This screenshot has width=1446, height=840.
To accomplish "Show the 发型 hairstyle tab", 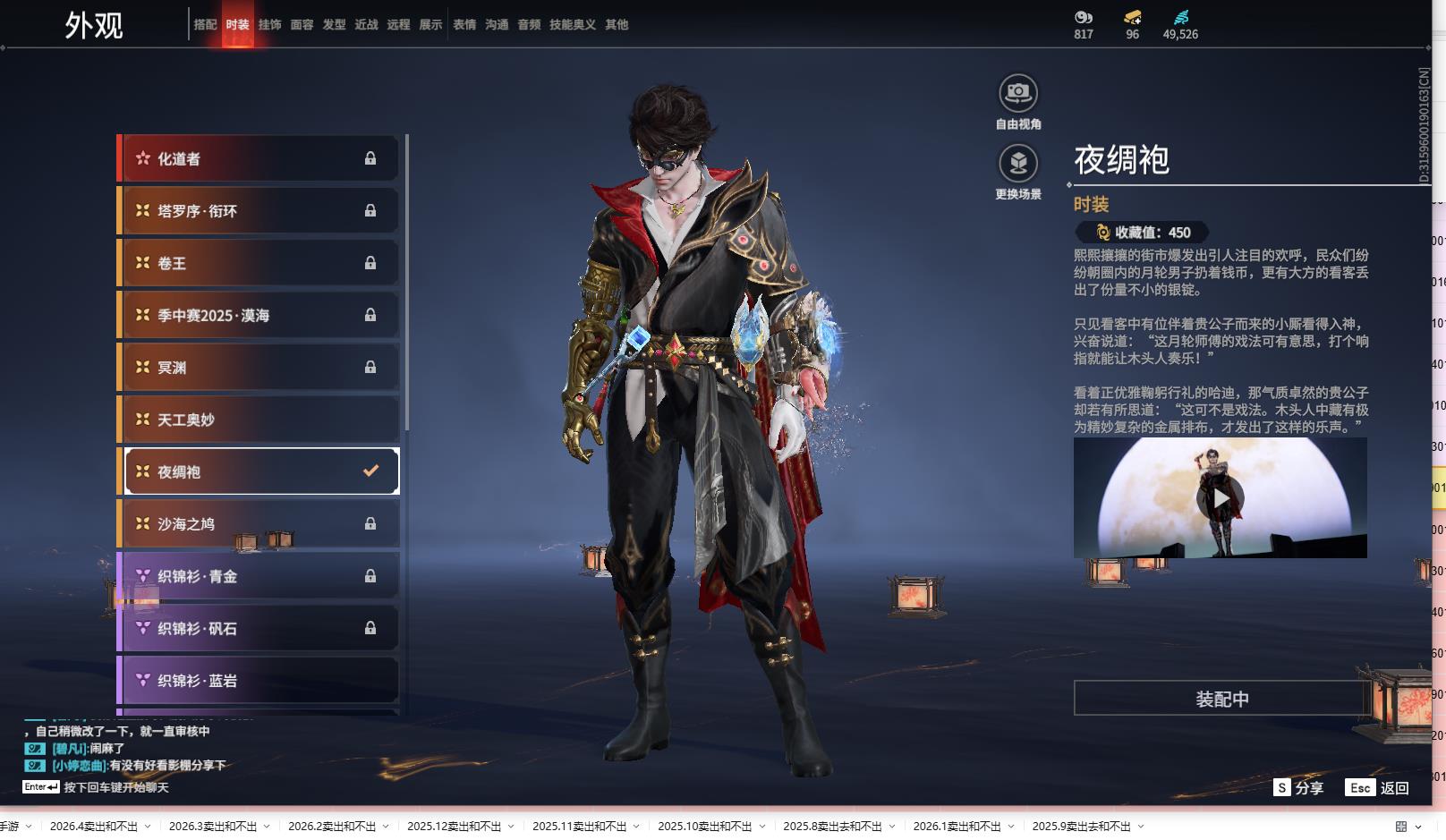I will pos(334,25).
